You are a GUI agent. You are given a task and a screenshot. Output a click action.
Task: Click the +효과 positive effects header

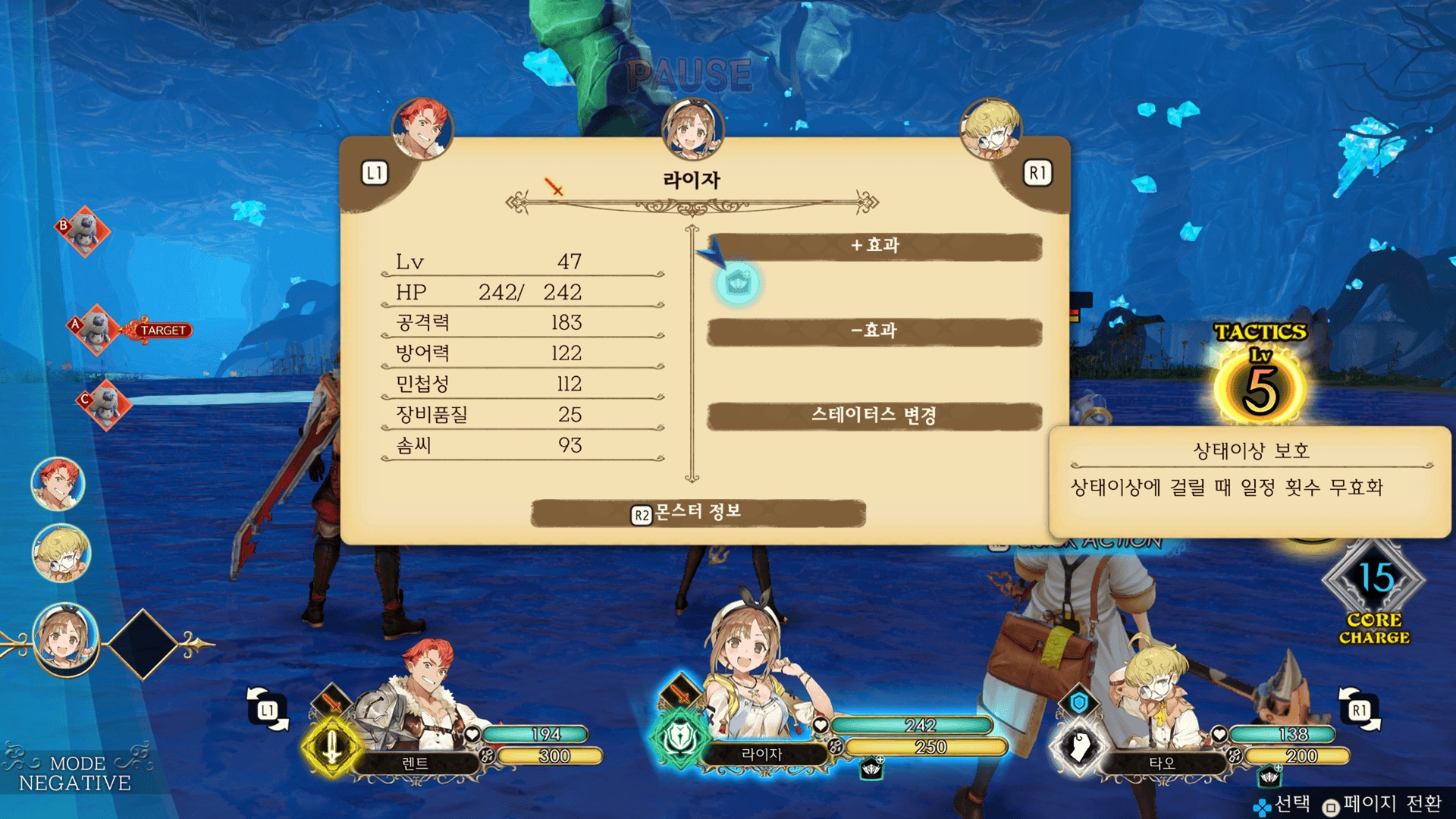tap(874, 246)
